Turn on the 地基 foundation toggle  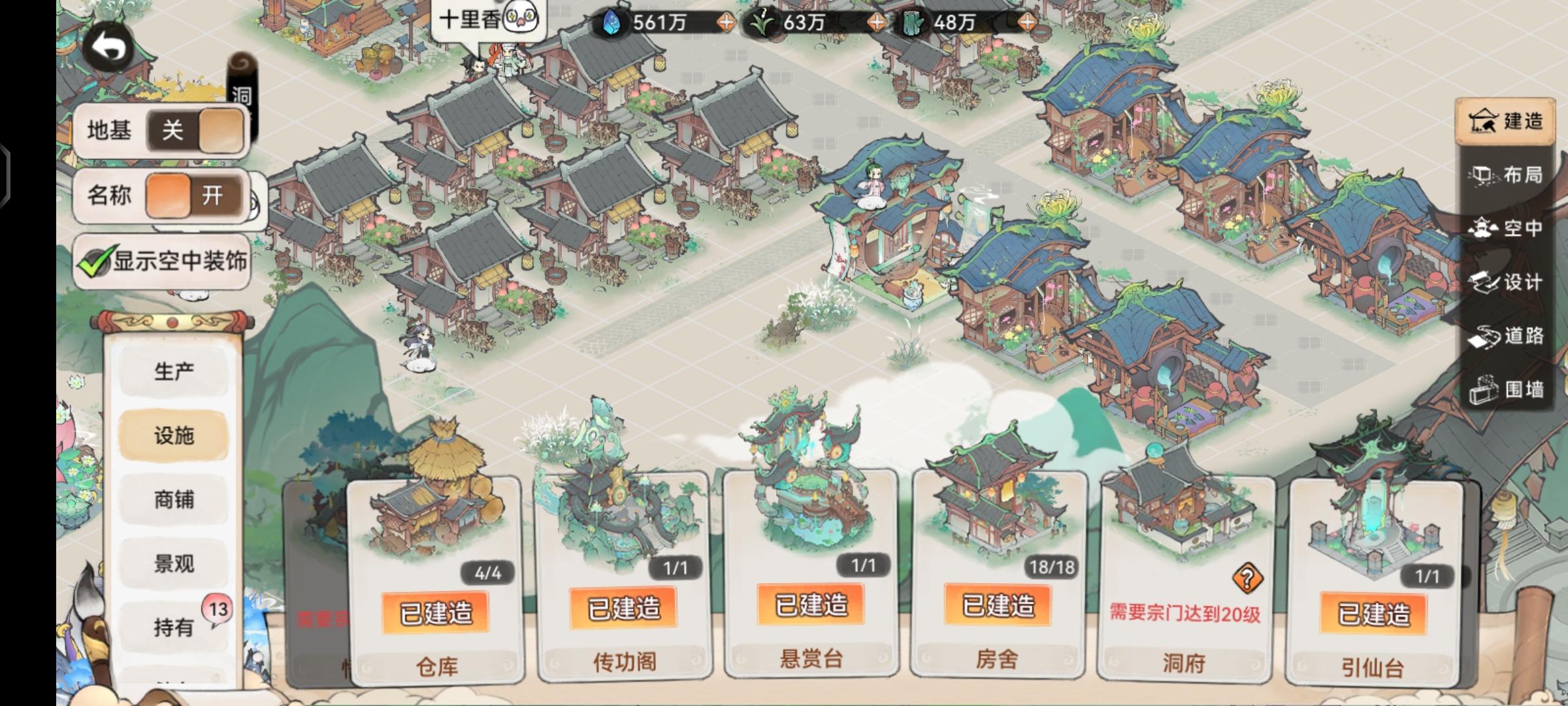tap(196, 131)
